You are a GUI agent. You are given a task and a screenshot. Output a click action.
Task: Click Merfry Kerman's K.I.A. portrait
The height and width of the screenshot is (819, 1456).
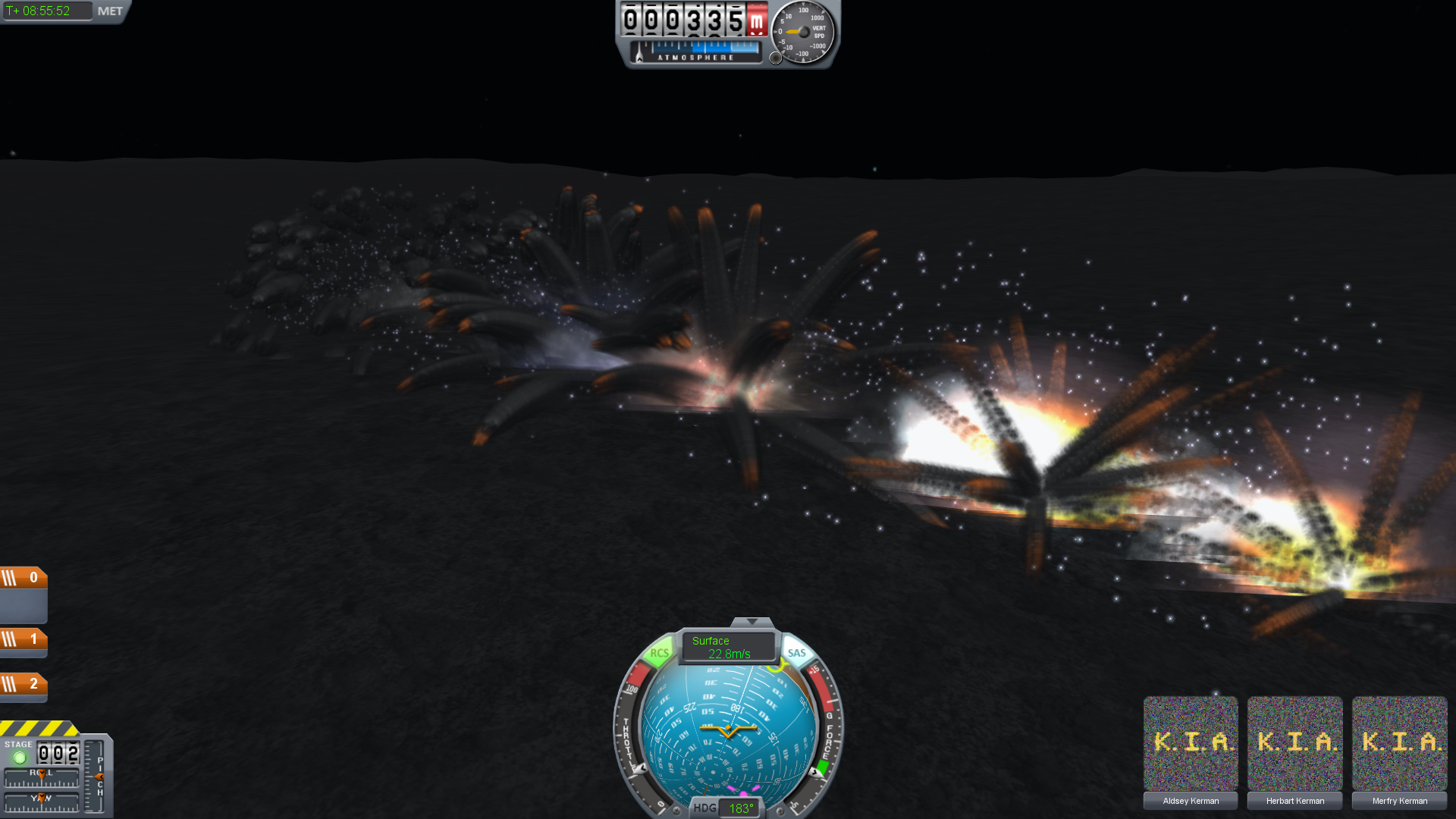click(x=1400, y=743)
